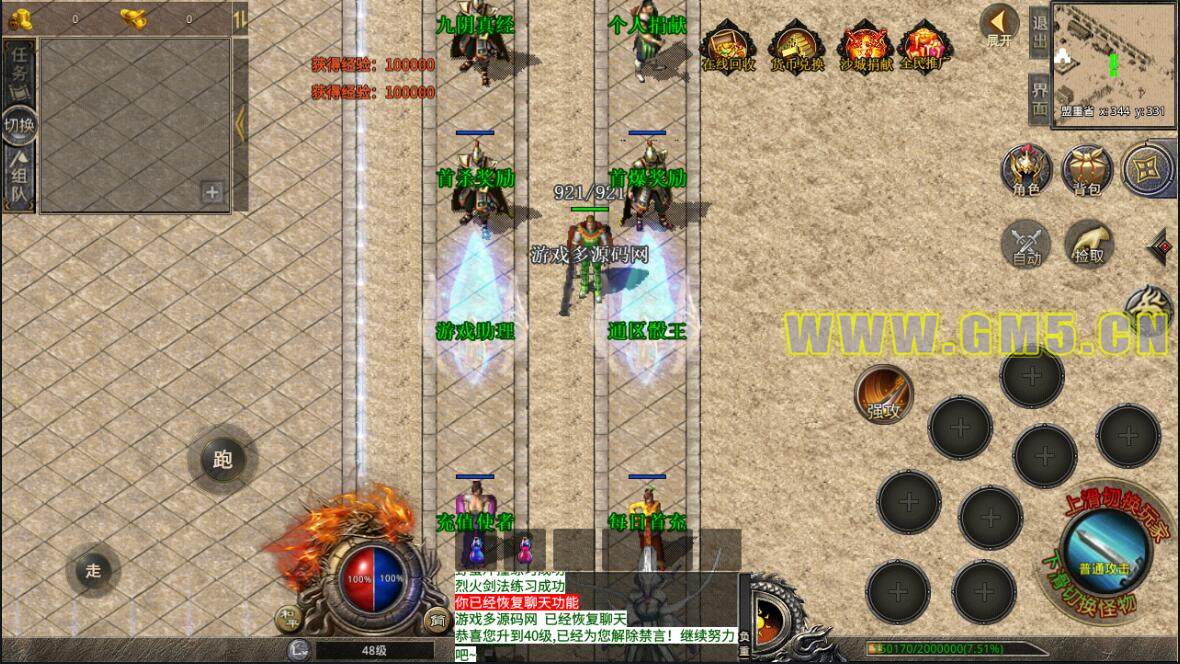This screenshot has height=664, width=1180.
Task: Open the 沙城捐献 Sand City donation icon
Action: [866, 47]
